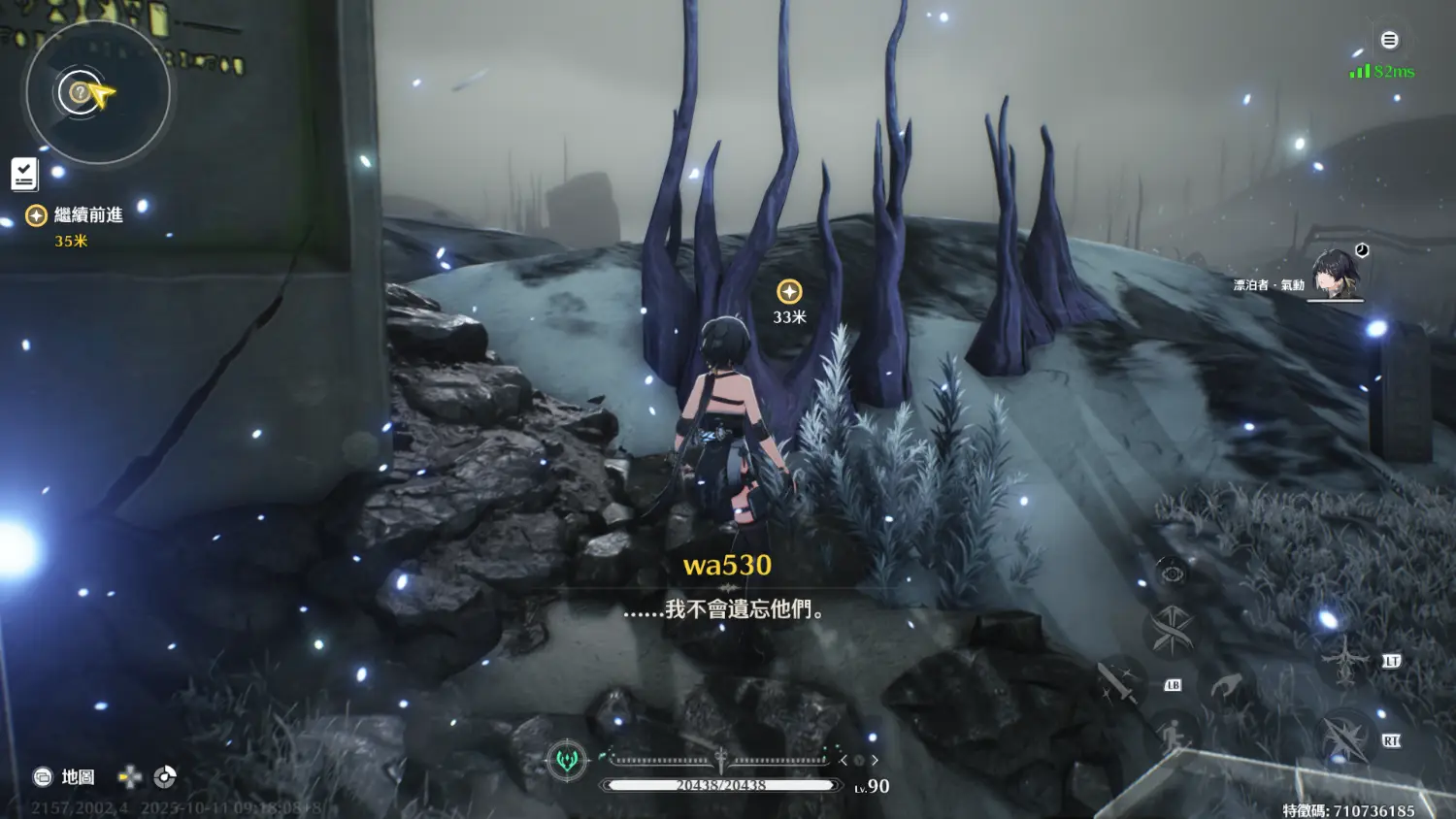Click the green aero emblem icon

(567, 760)
